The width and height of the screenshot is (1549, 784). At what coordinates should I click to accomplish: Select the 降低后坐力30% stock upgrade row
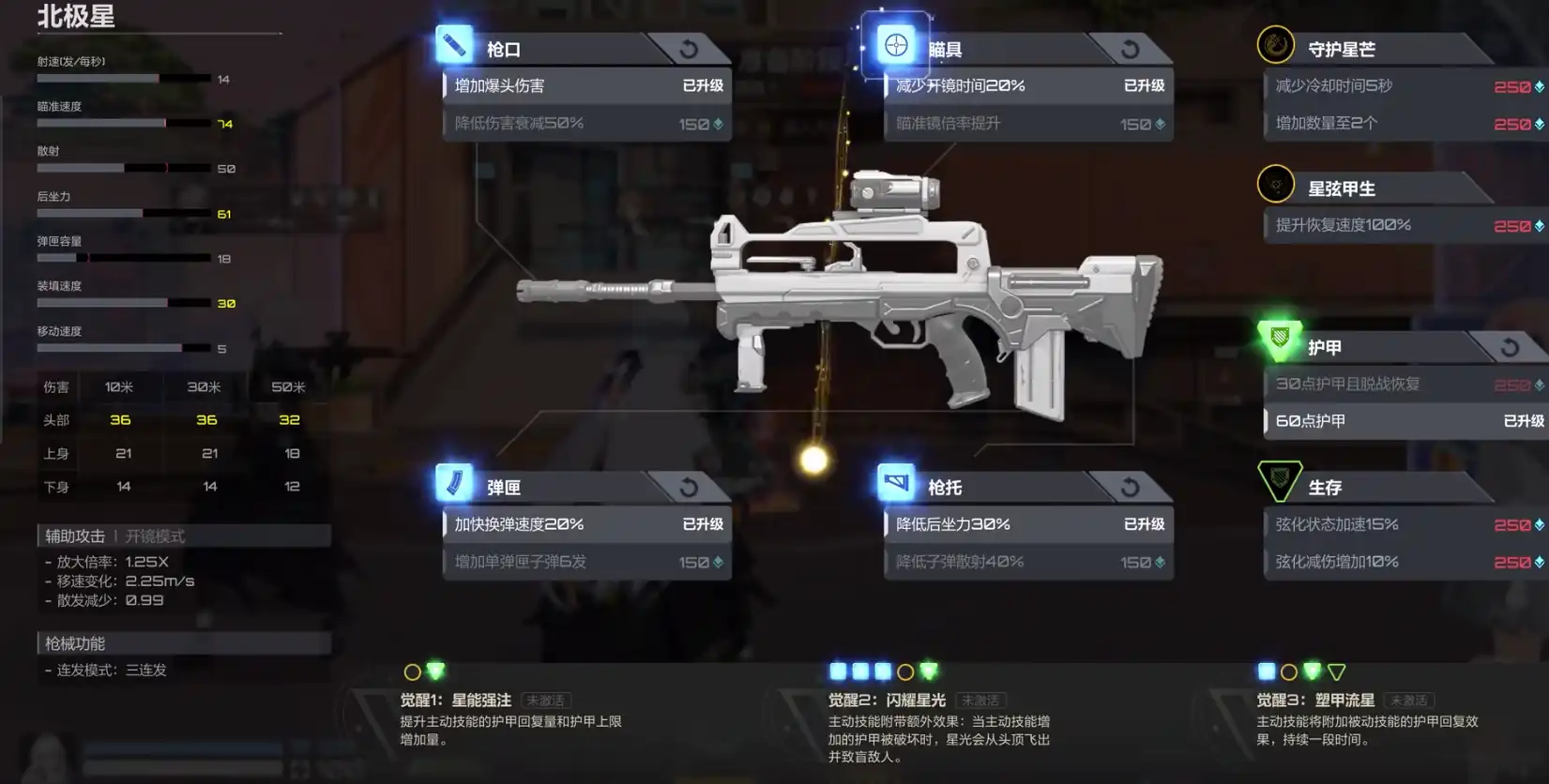1027,524
